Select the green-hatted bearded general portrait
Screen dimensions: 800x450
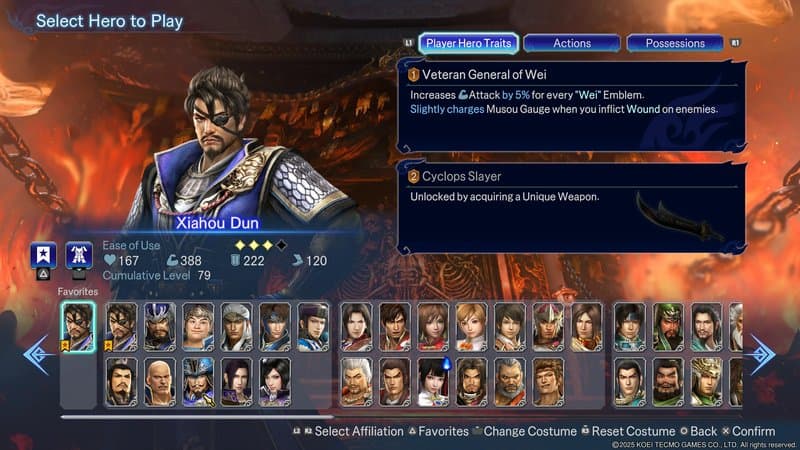[x=668, y=327]
